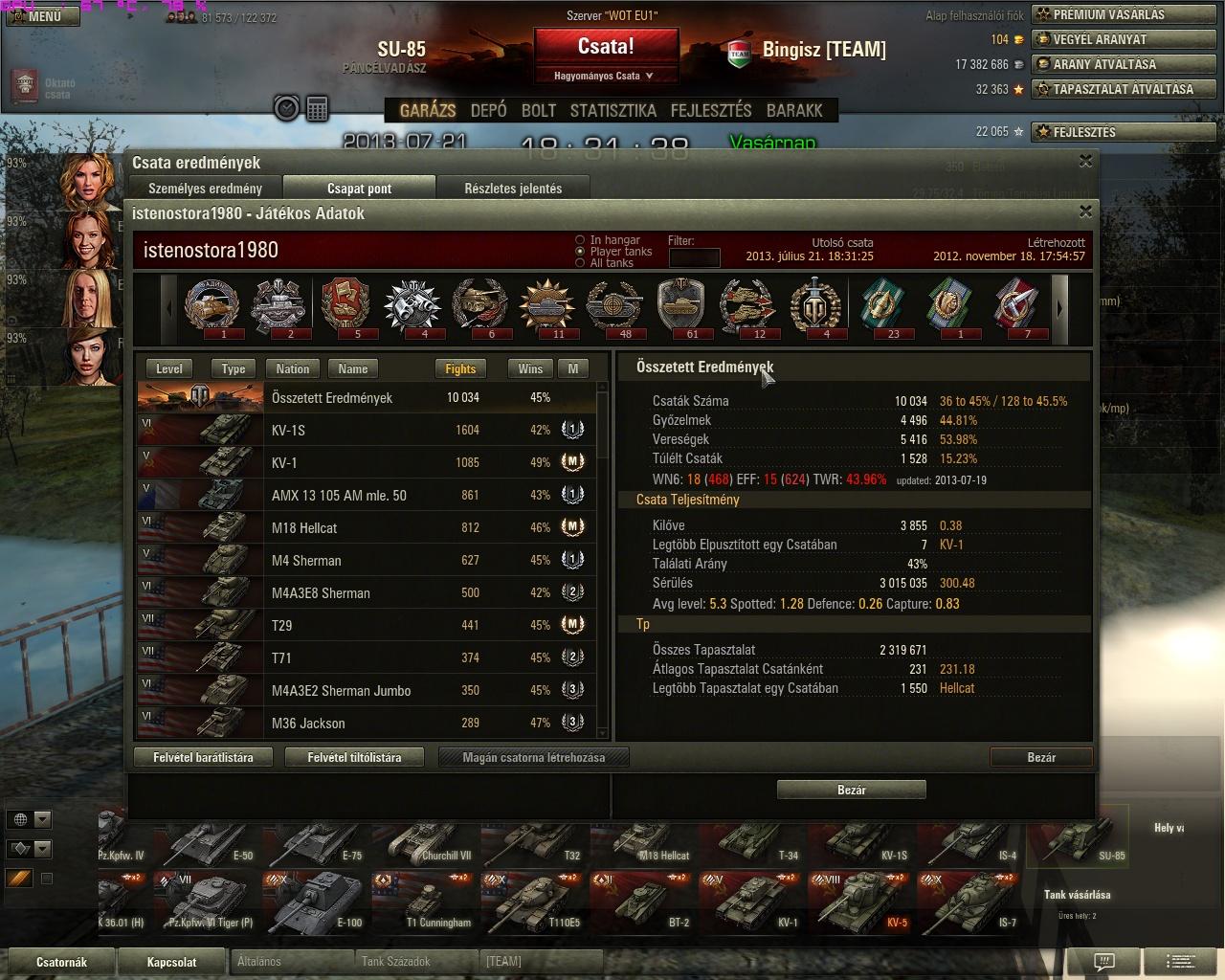Open the BARAKK tab
1225x980 pixels.
(794, 110)
